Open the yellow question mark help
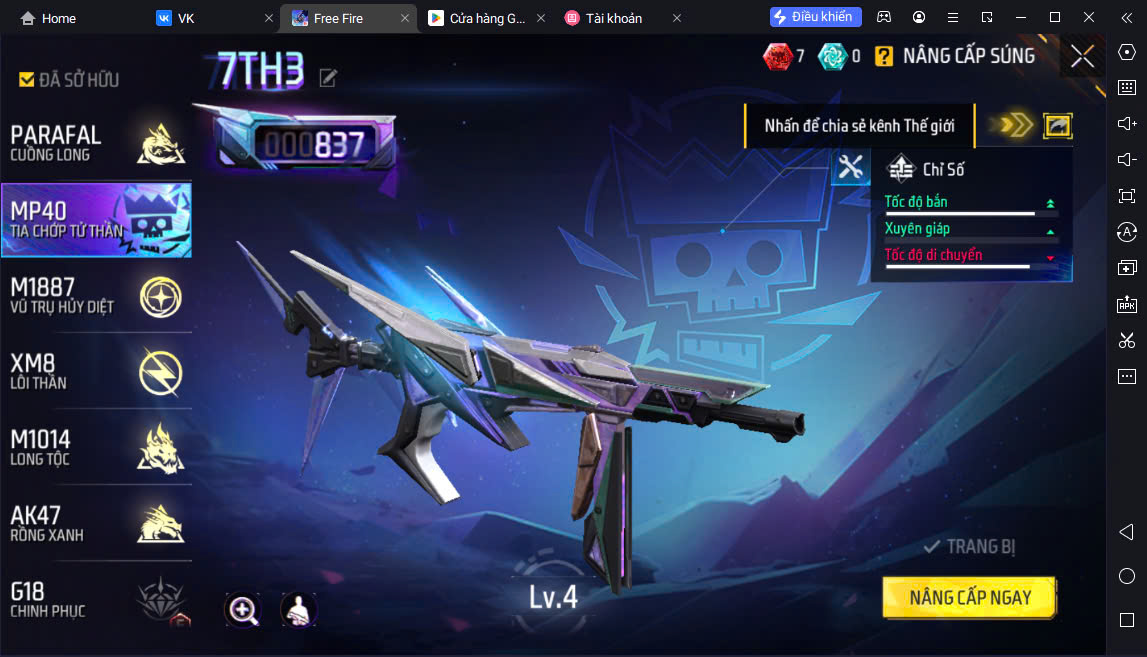1147x657 pixels. [x=884, y=57]
